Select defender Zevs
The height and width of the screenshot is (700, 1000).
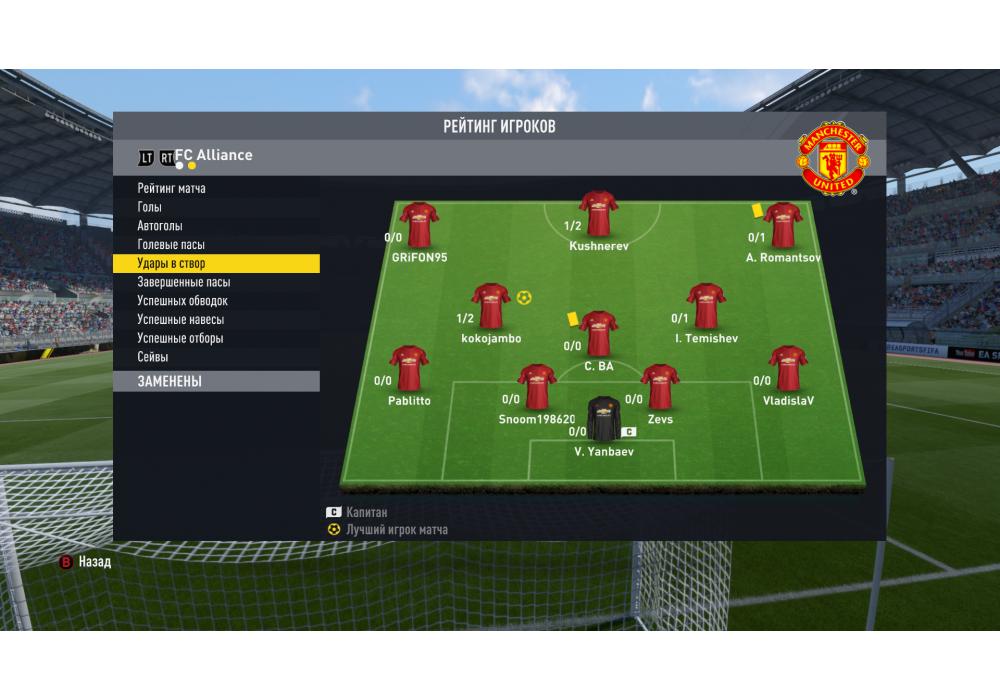click(x=660, y=388)
